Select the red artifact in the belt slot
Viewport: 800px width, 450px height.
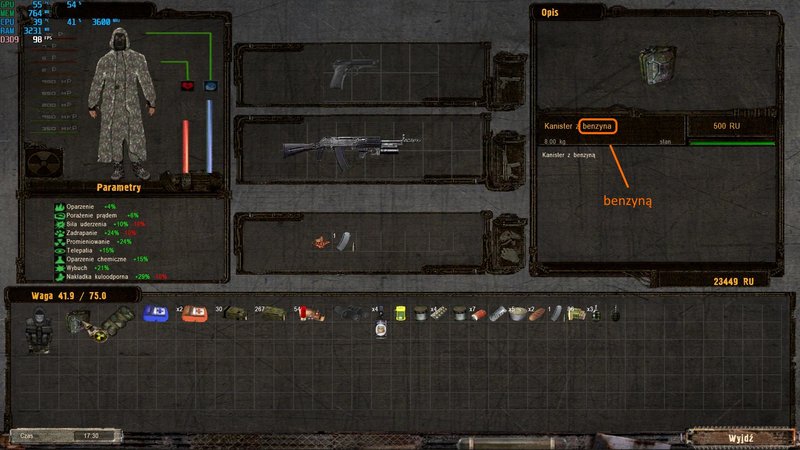(x=322, y=242)
